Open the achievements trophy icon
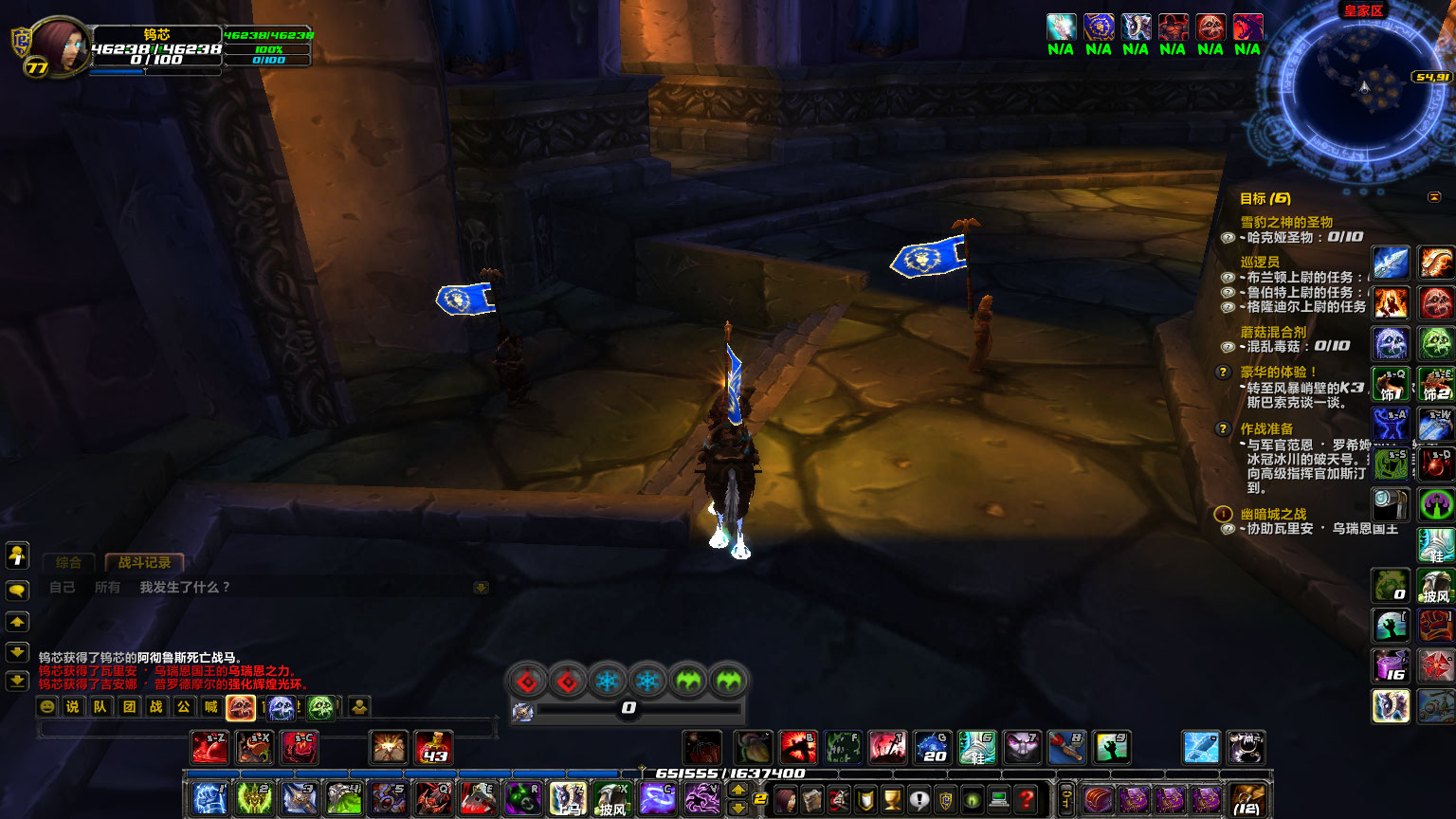 click(x=893, y=799)
